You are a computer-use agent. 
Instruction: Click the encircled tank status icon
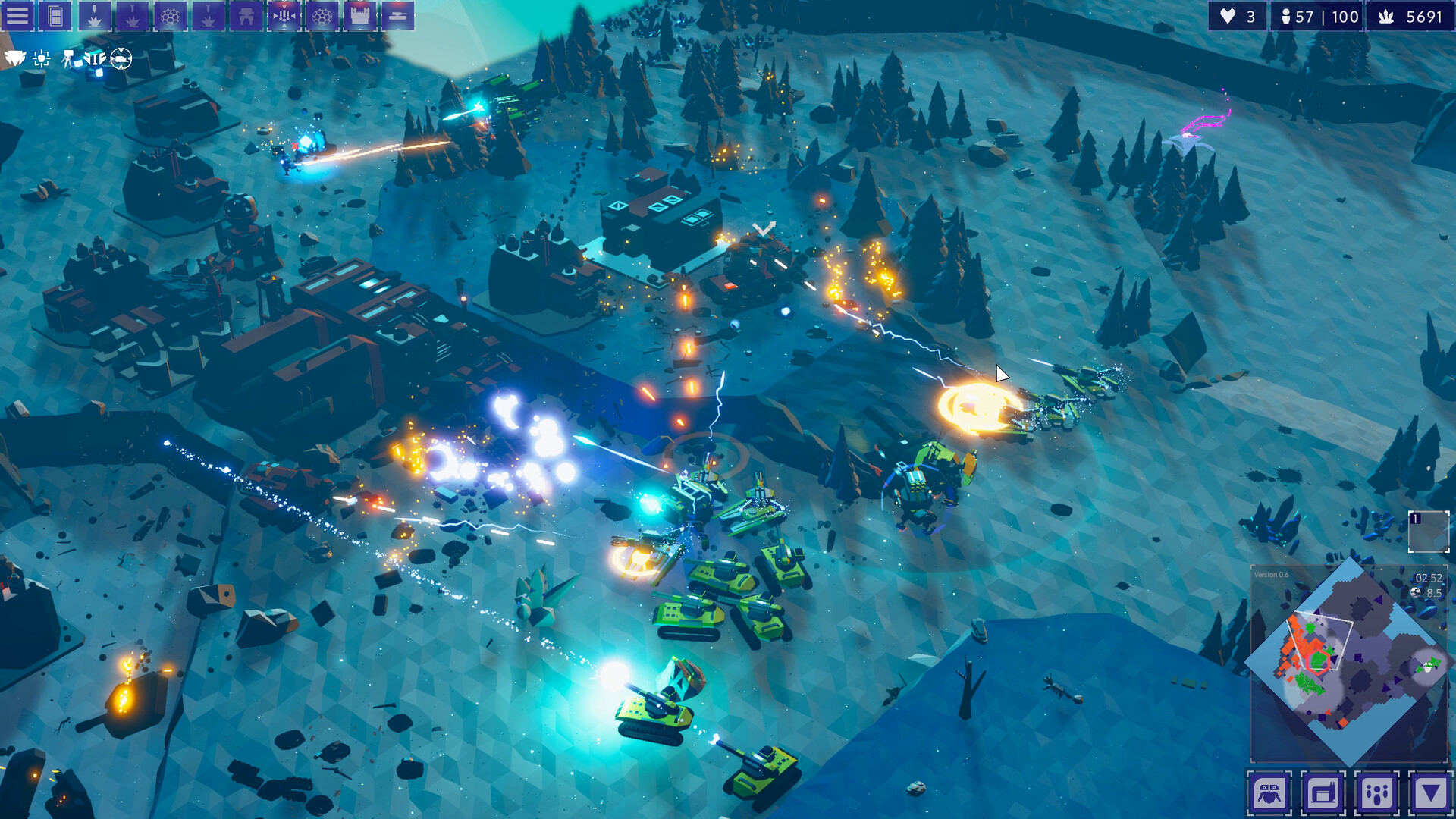click(x=121, y=58)
